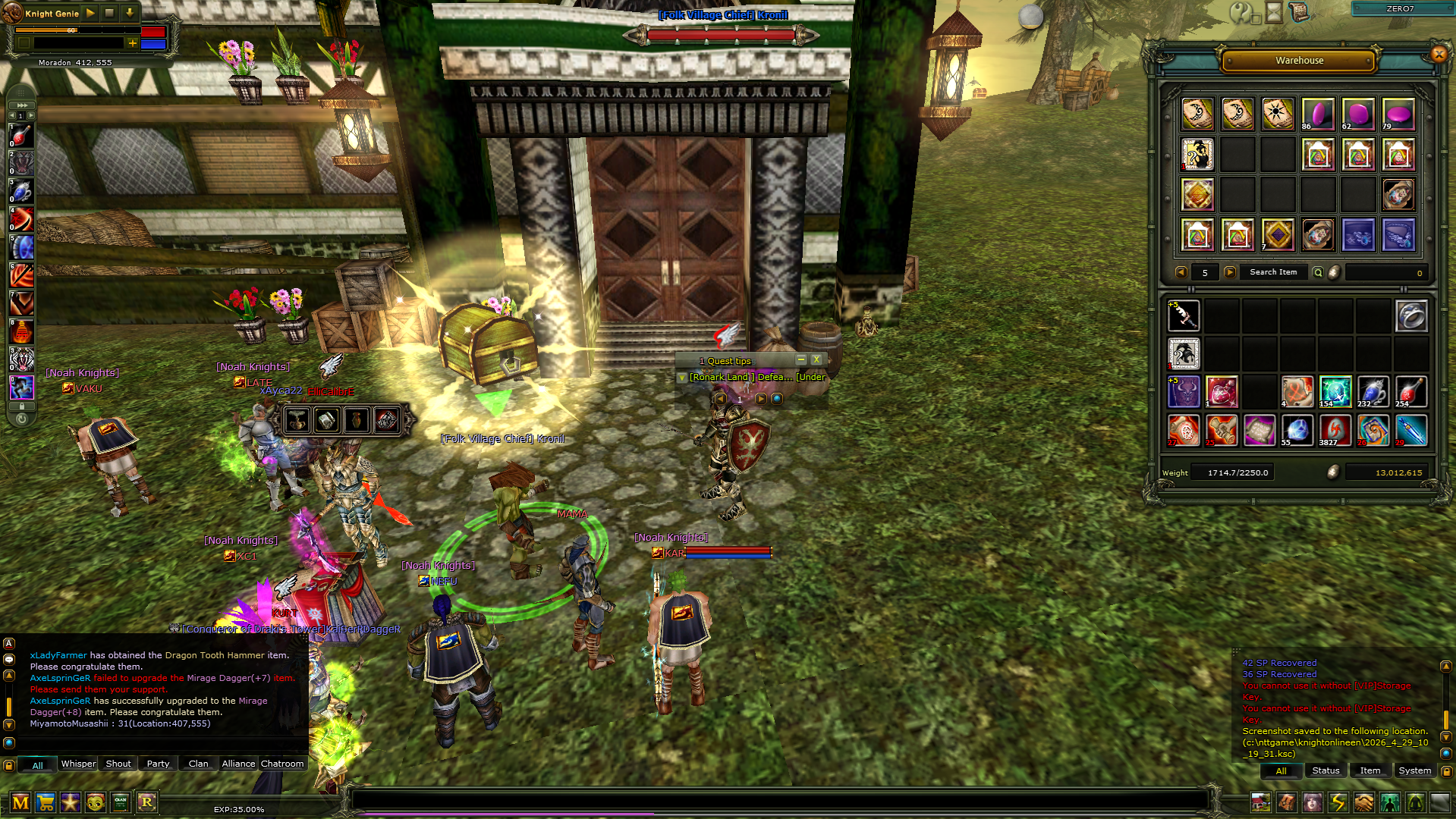Screen dimensions: 1456x819
Task: Click the star premium icon
Action: click(71, 802)
